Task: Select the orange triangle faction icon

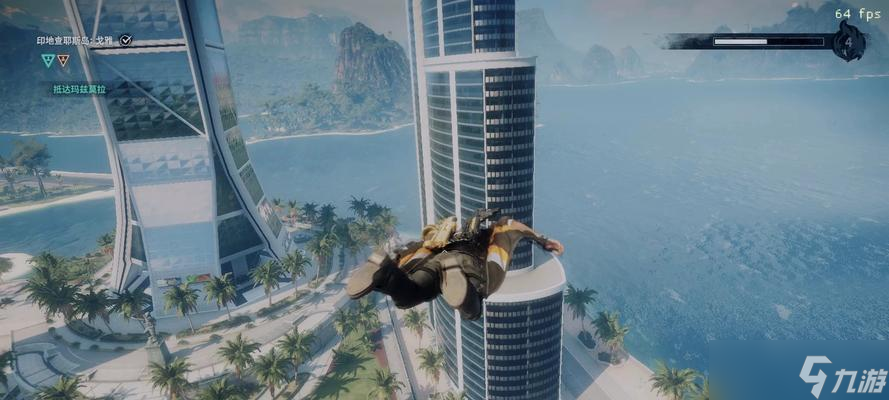Action: (x=63, y=60)
